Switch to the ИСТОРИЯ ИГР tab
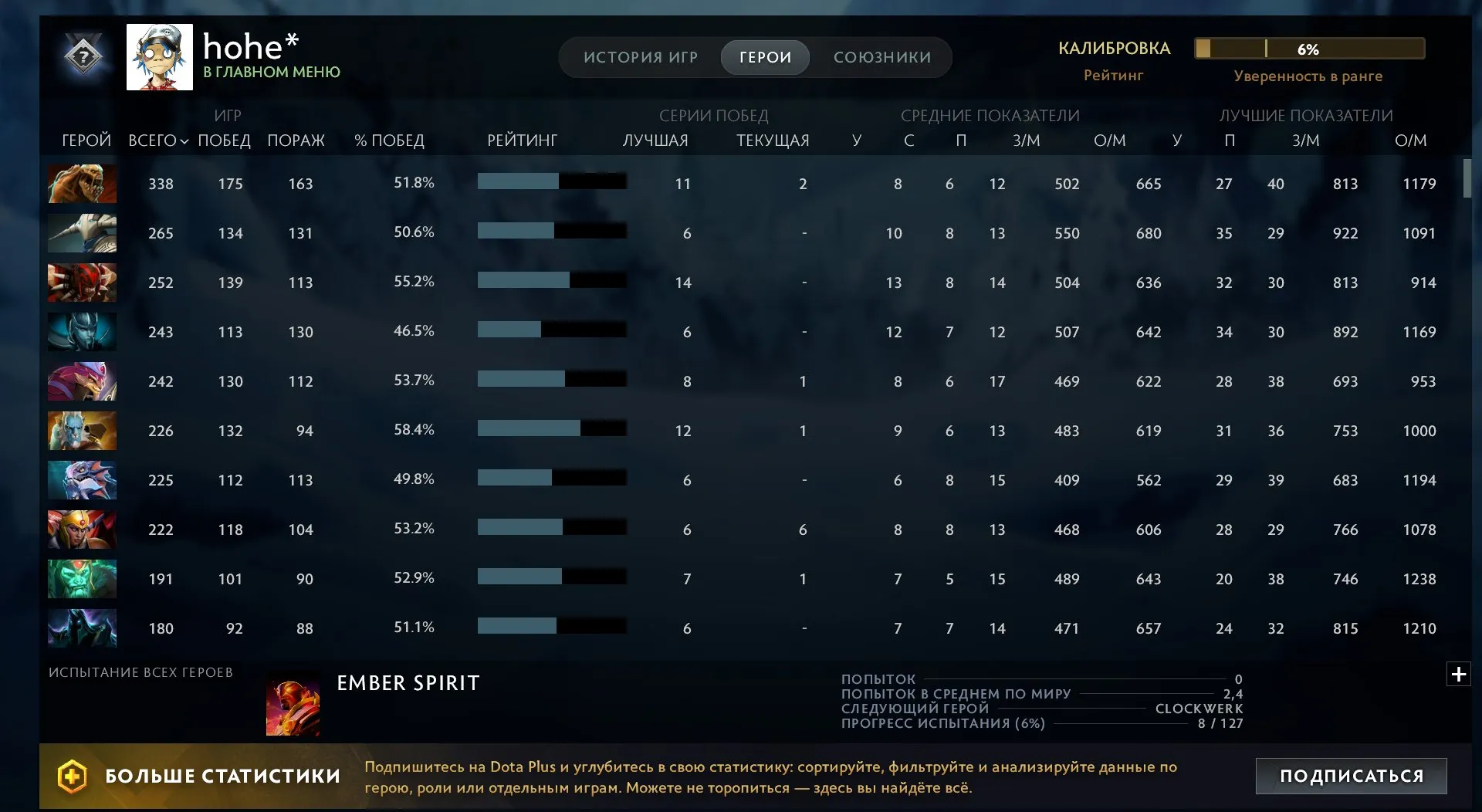 [641, 57]
